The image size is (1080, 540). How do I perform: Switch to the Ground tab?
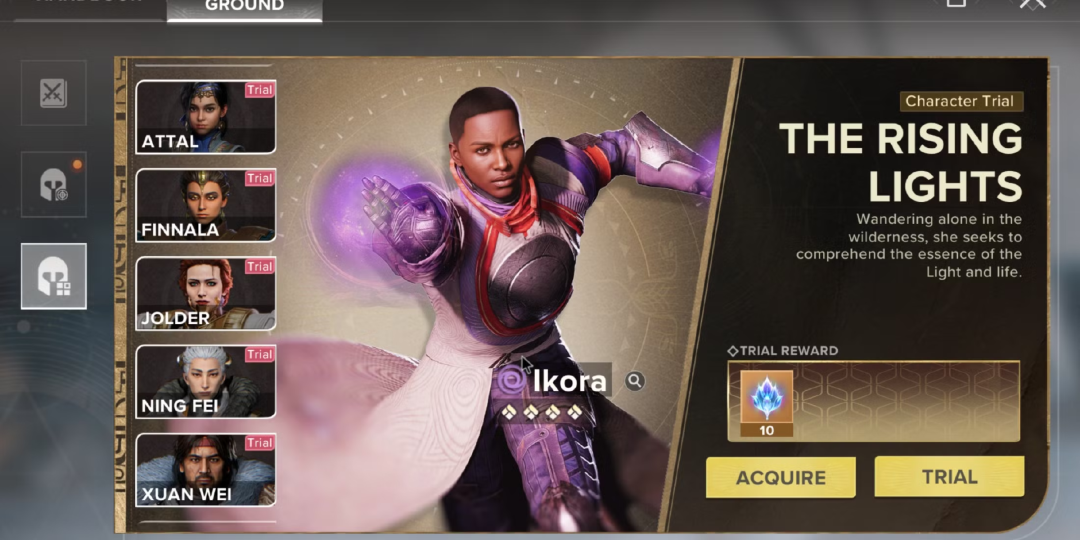coord(244,8)
